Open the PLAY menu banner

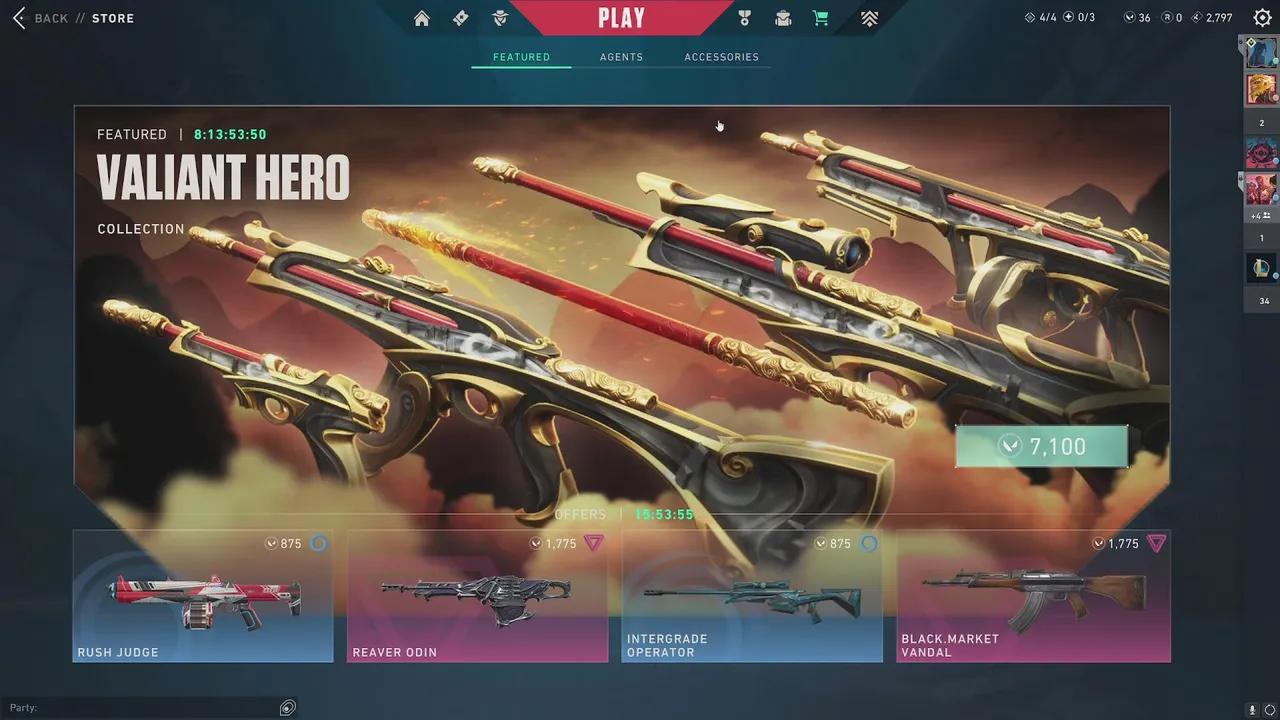coord(622,17)
